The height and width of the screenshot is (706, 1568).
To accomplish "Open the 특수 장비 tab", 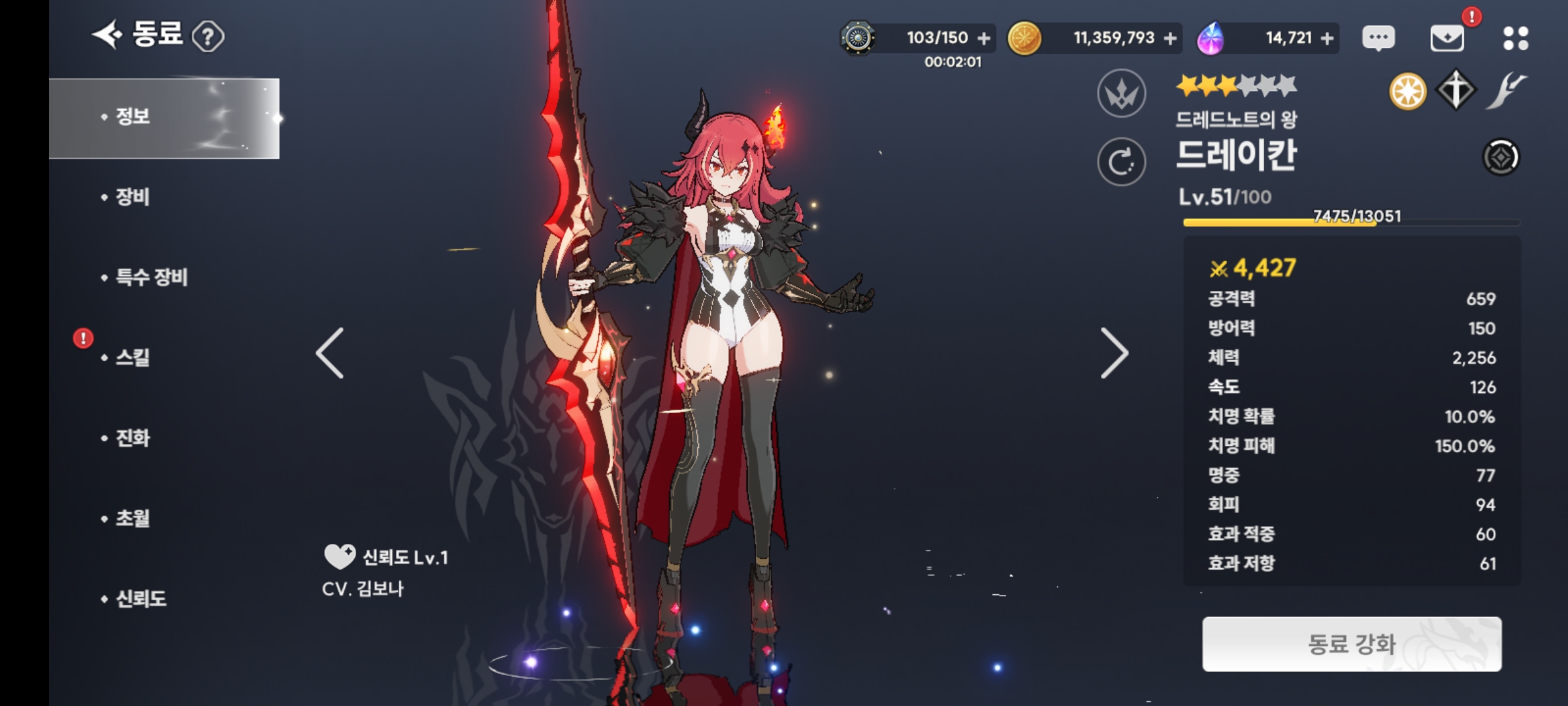I will (x=152, y=277).
